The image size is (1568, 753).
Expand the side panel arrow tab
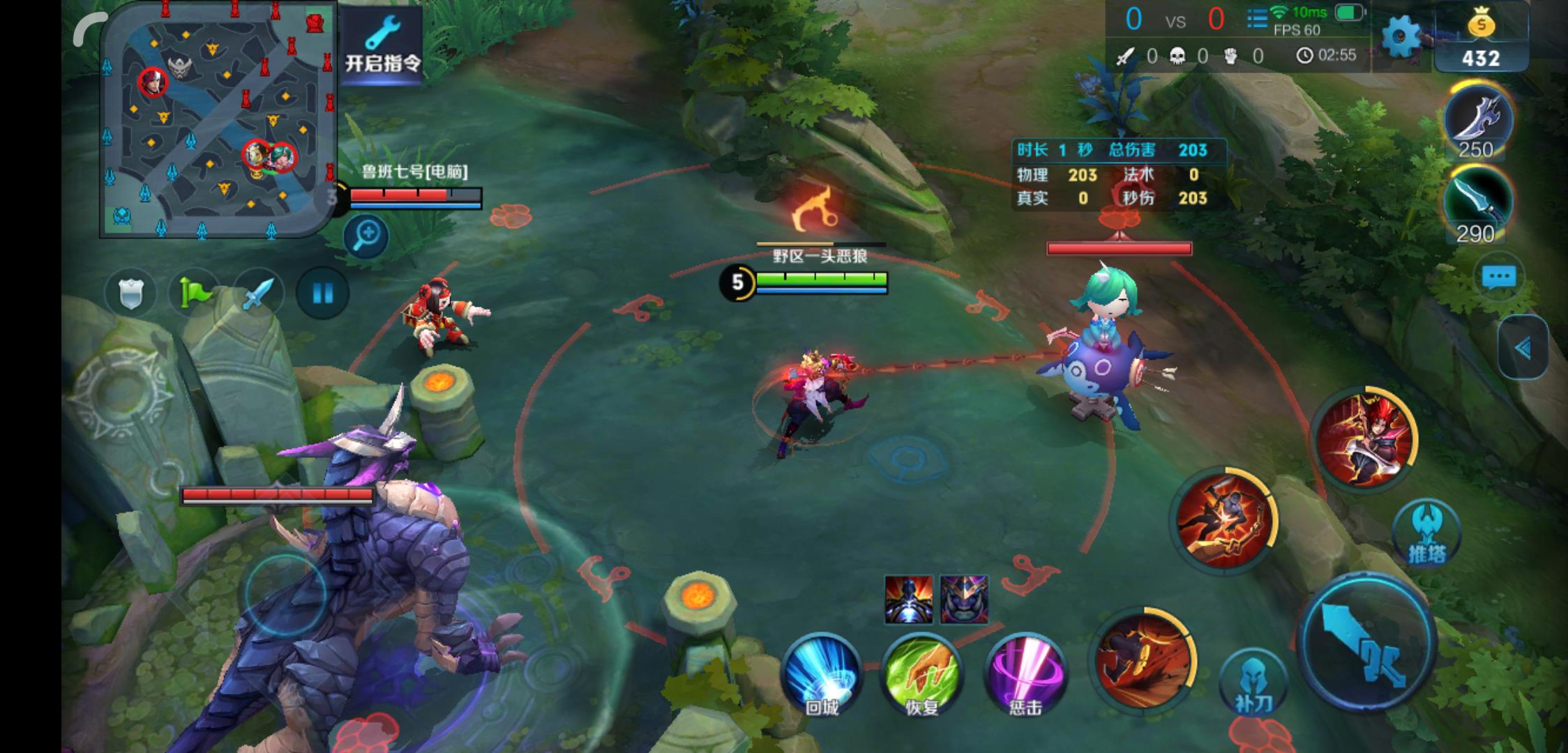click(1522, 348)
